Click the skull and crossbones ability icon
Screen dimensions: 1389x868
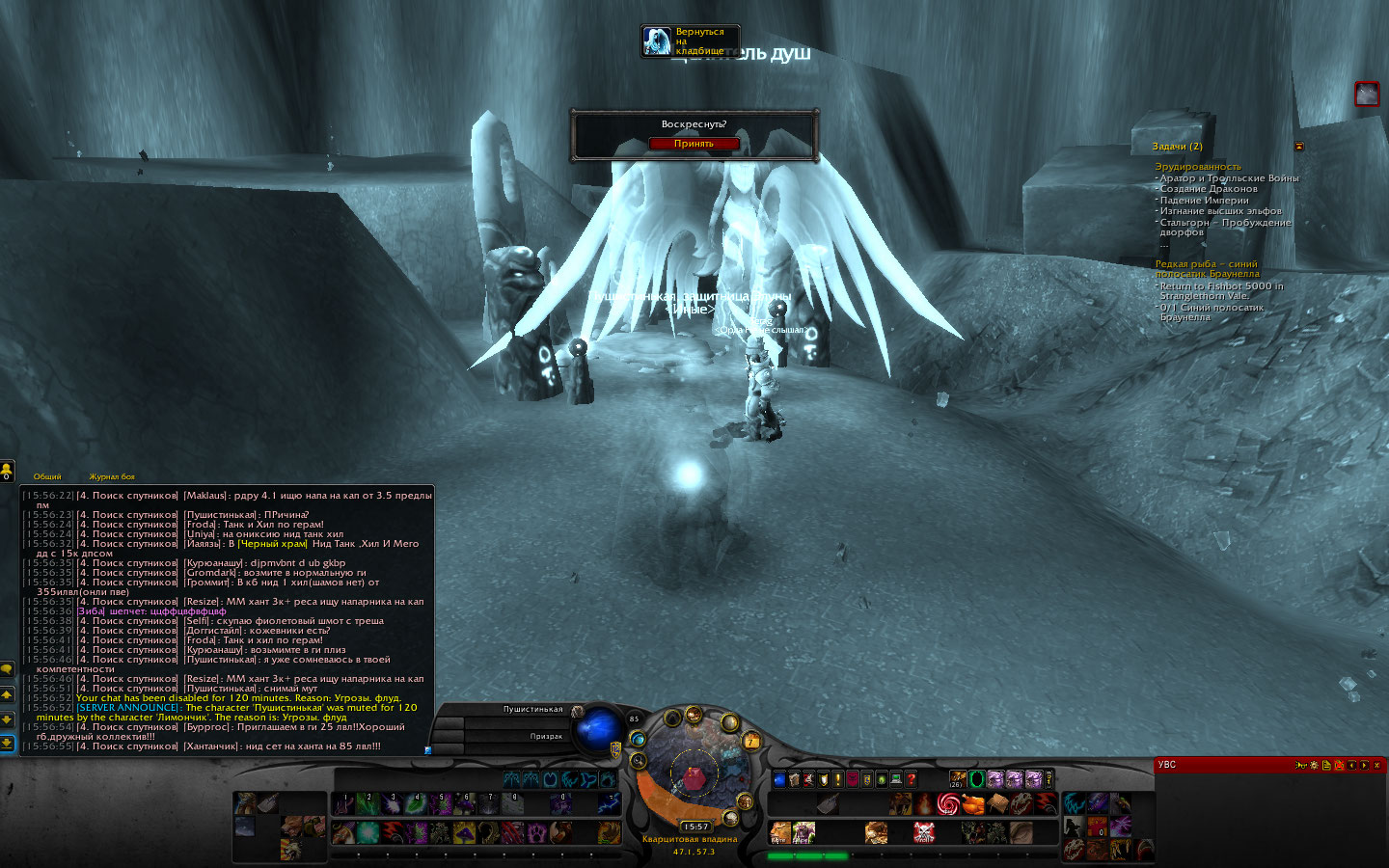(923, 831)
